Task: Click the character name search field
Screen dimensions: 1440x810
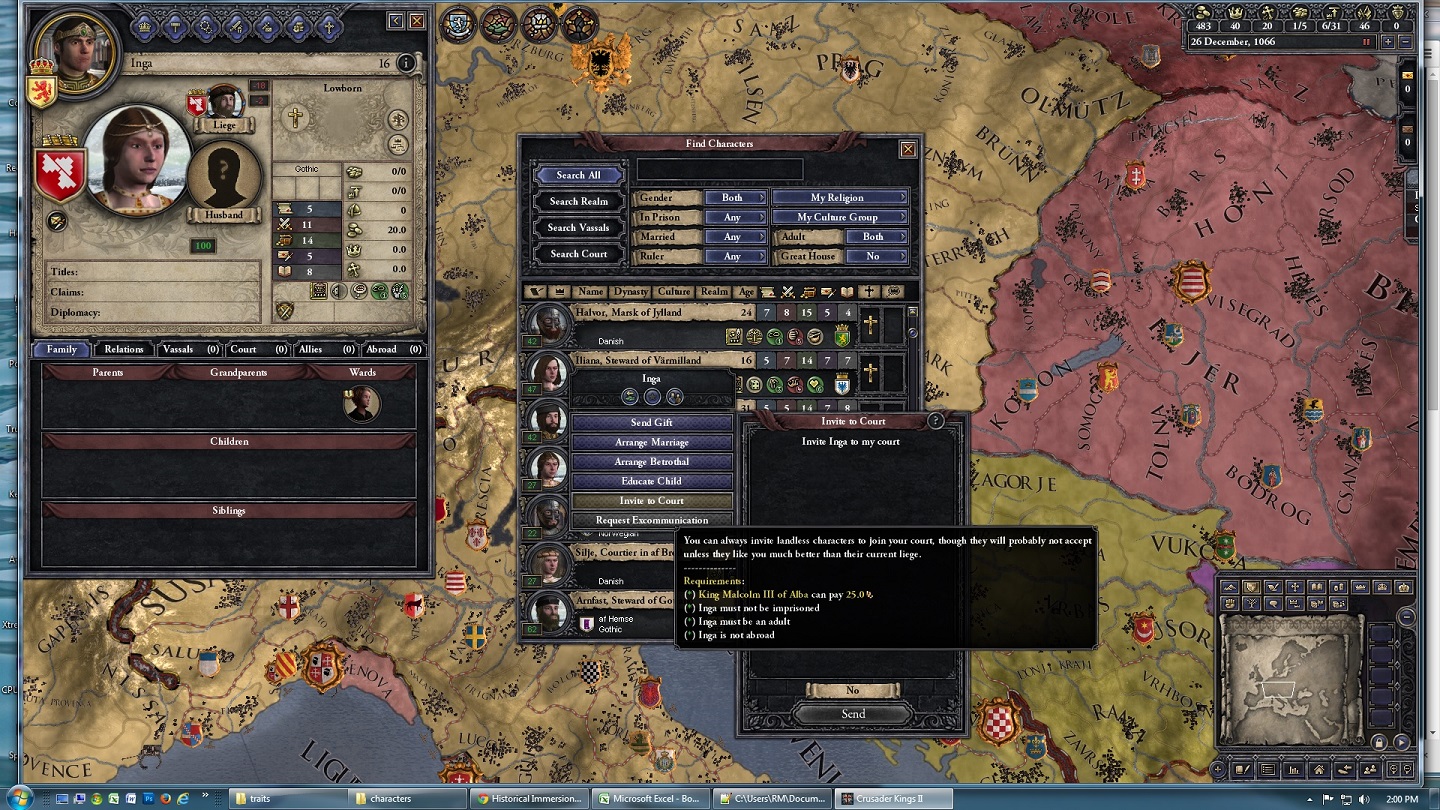Action: click(x=719, y=170)
